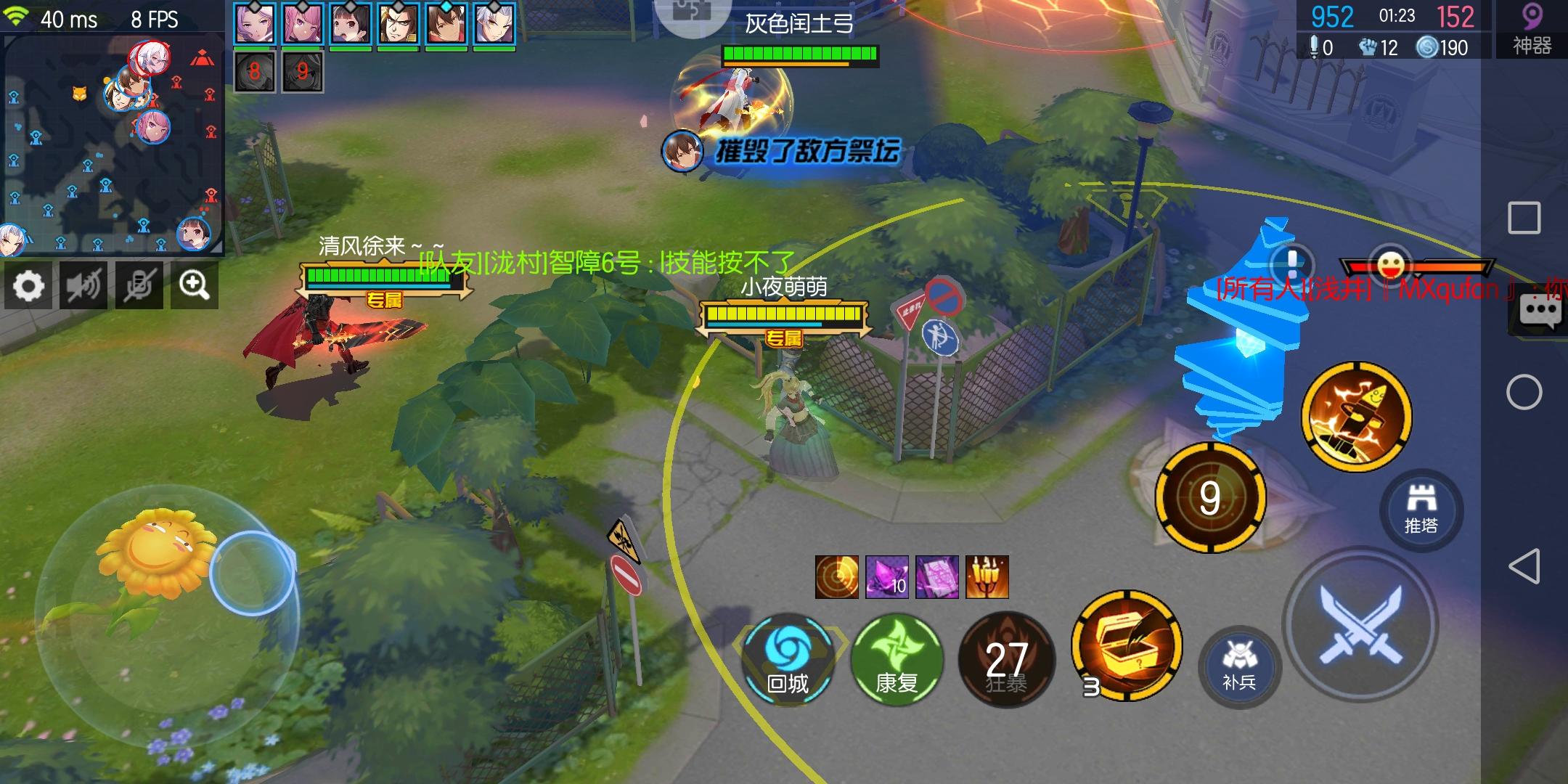This screenshot has height=784, width=1568.
Task: Expand the minimap with the magnifier icon
Action: click(x=194, y=286)
